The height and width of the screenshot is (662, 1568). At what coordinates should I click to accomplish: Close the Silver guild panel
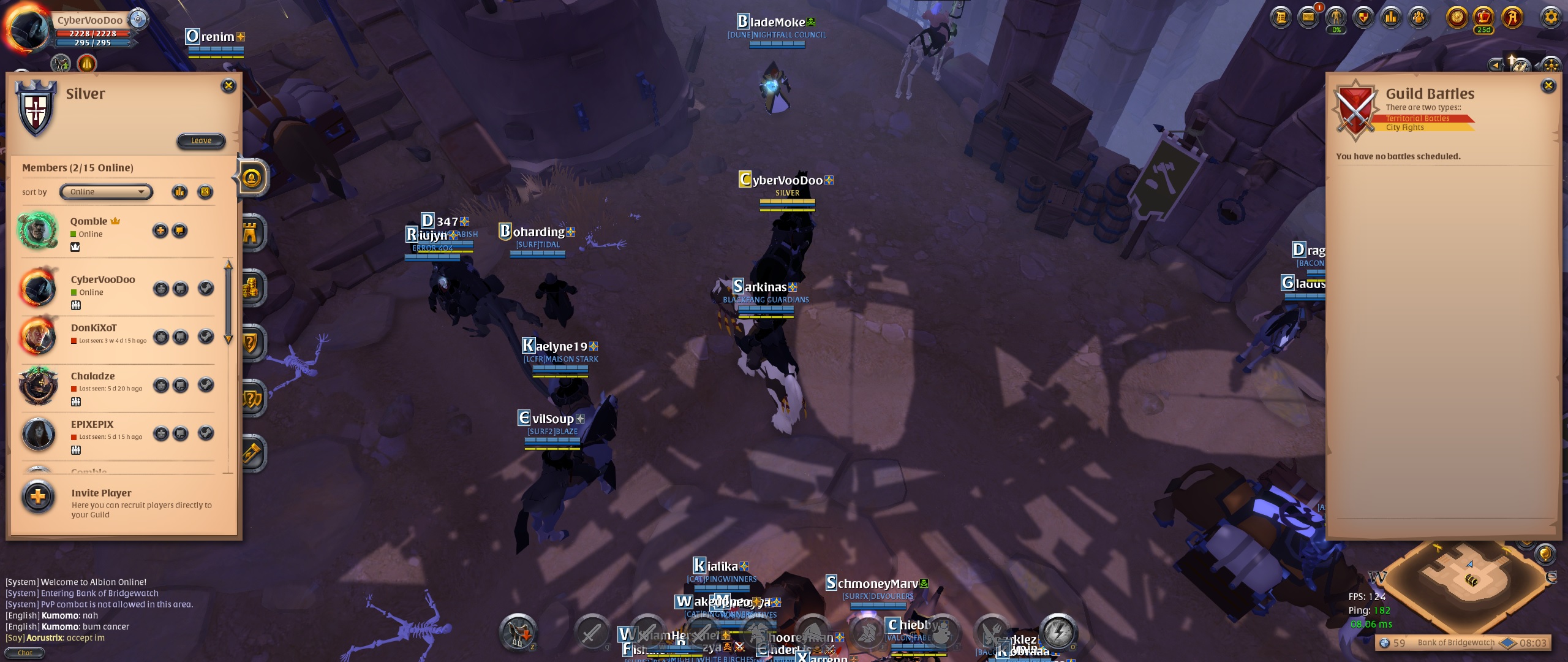coord(228,86)
